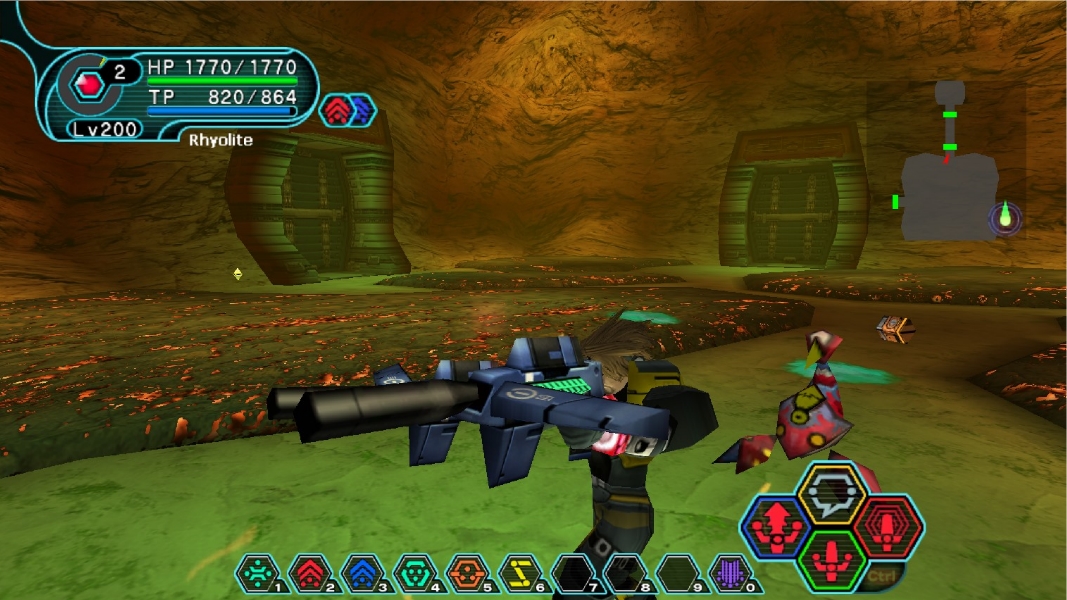Screen dimensions: 1067x600
Task: Trigger the blue-bordered arrow attack action
Action: (776, 526)
